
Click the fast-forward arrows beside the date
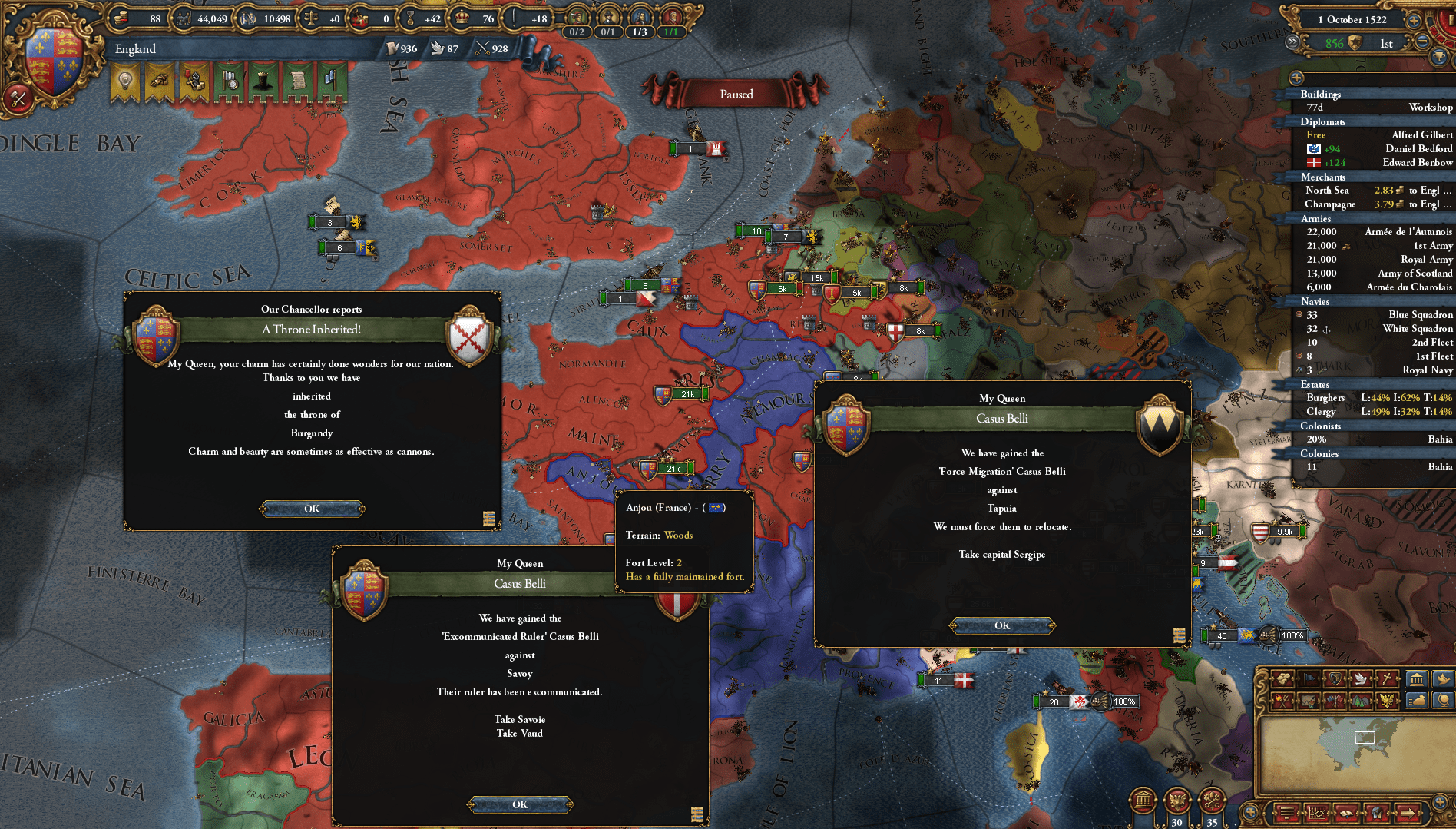pos(1292,44)
